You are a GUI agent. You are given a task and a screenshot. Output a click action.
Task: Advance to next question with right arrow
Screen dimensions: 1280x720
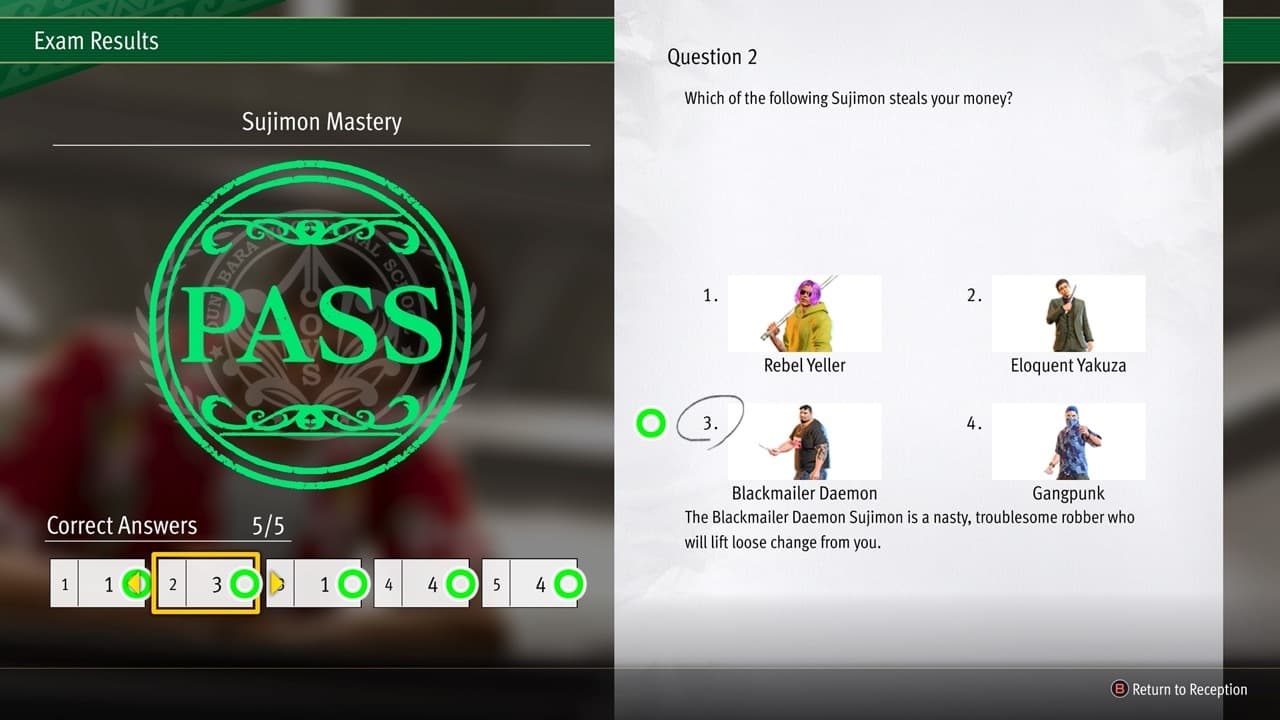pos(276,583)
